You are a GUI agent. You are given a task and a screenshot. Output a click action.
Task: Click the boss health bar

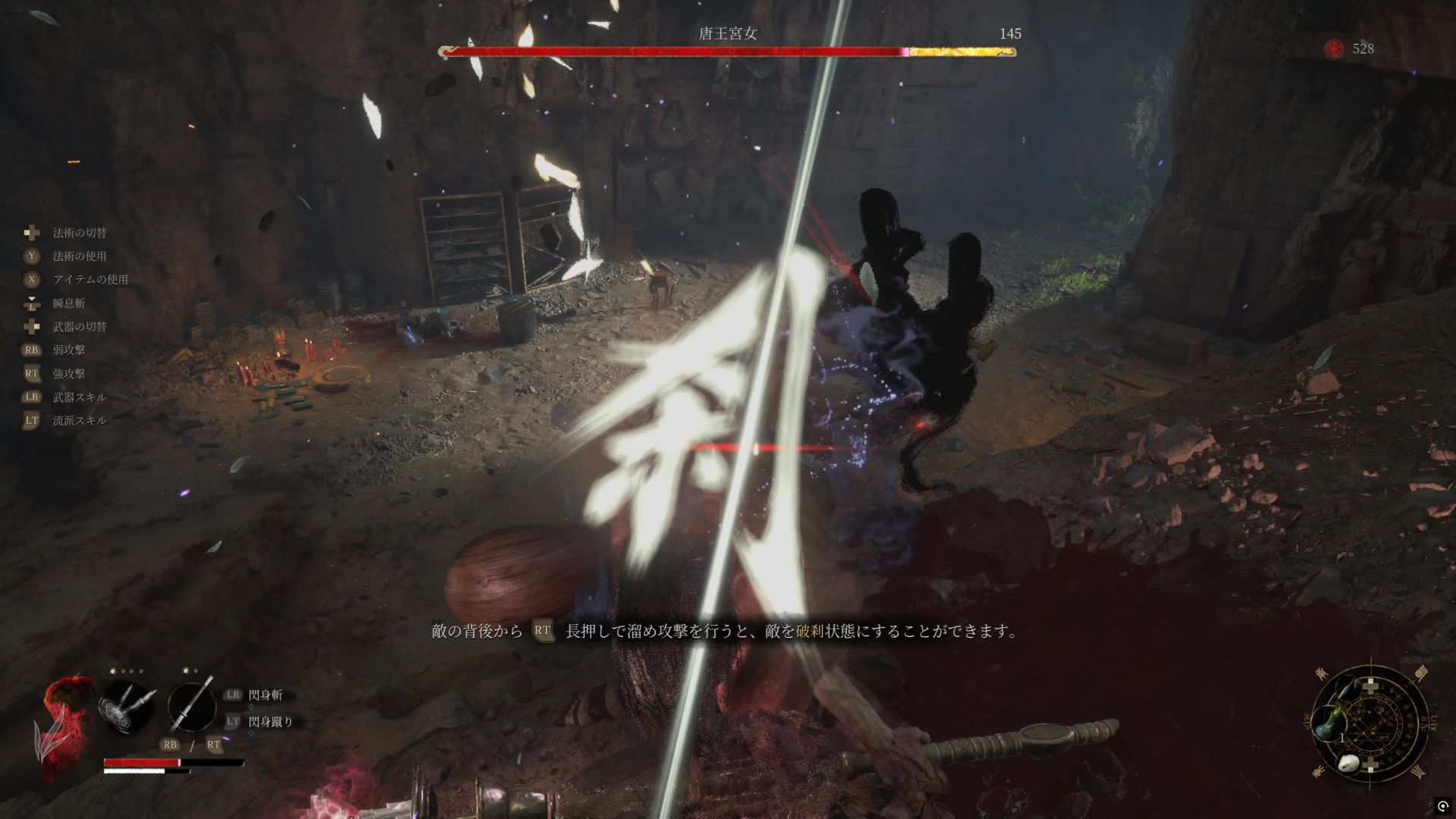coord(726,54)
